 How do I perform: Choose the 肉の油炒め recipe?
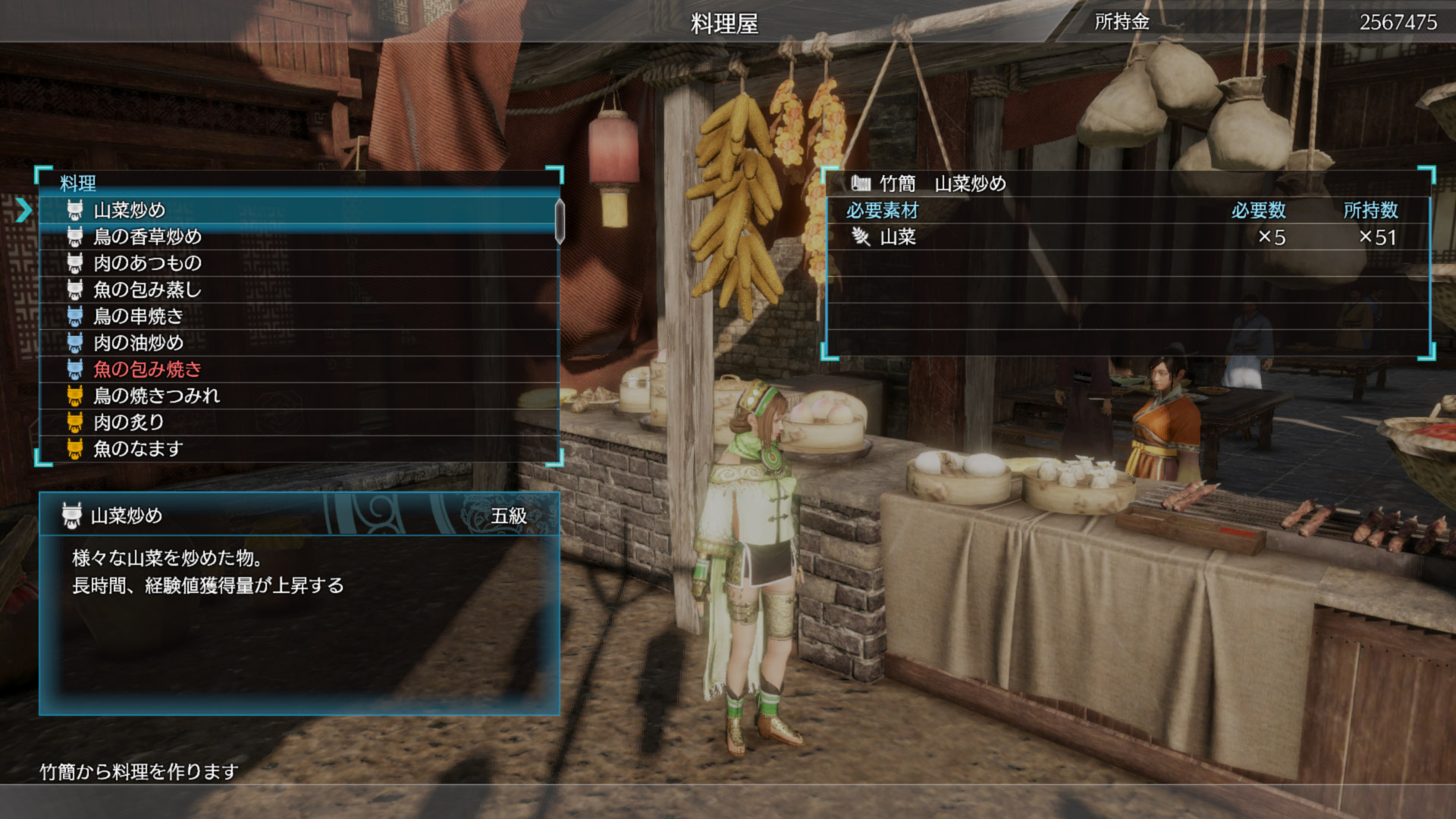[x=138, y=343]
